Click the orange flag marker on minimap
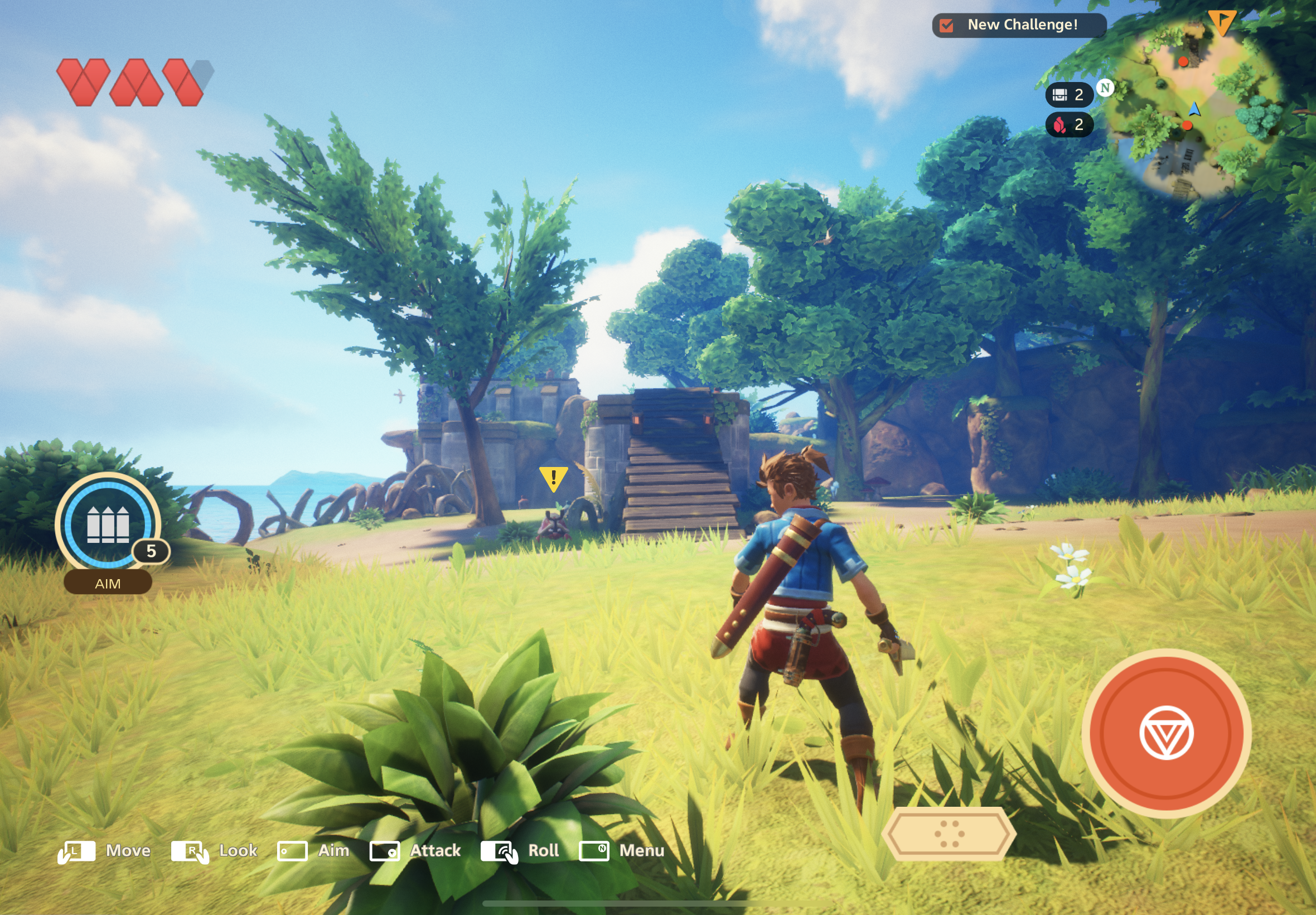Screen dimensions: 1316x915 click(1222, 22)
